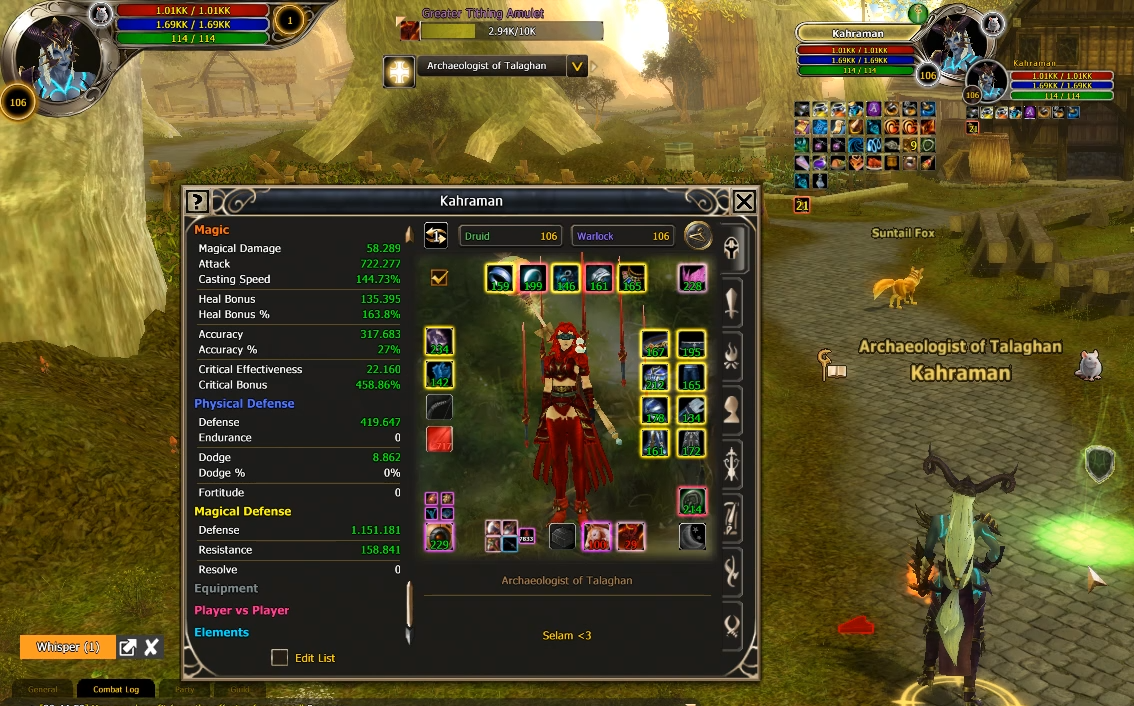1134x706 pixels.
Task: Select the Druid class box
Action: 510,236
